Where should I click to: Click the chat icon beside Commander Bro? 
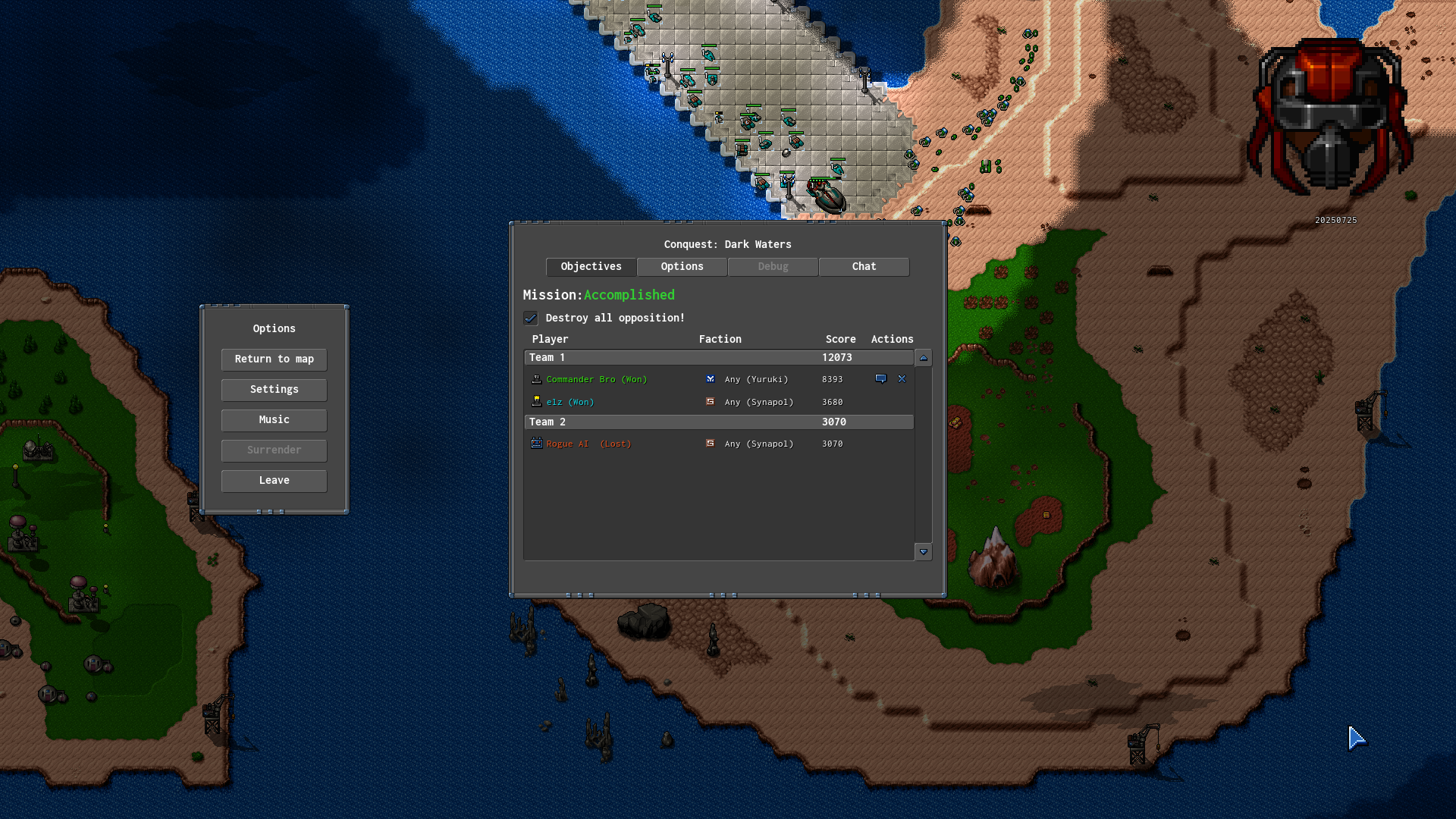click(x=880, y=379)
